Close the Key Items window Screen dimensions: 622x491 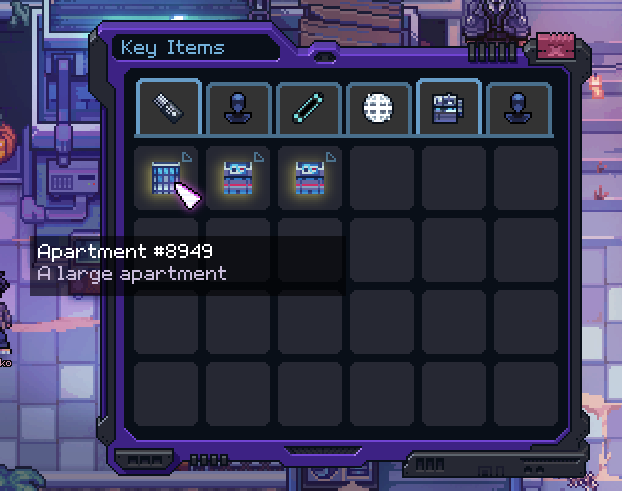[558, 47]
